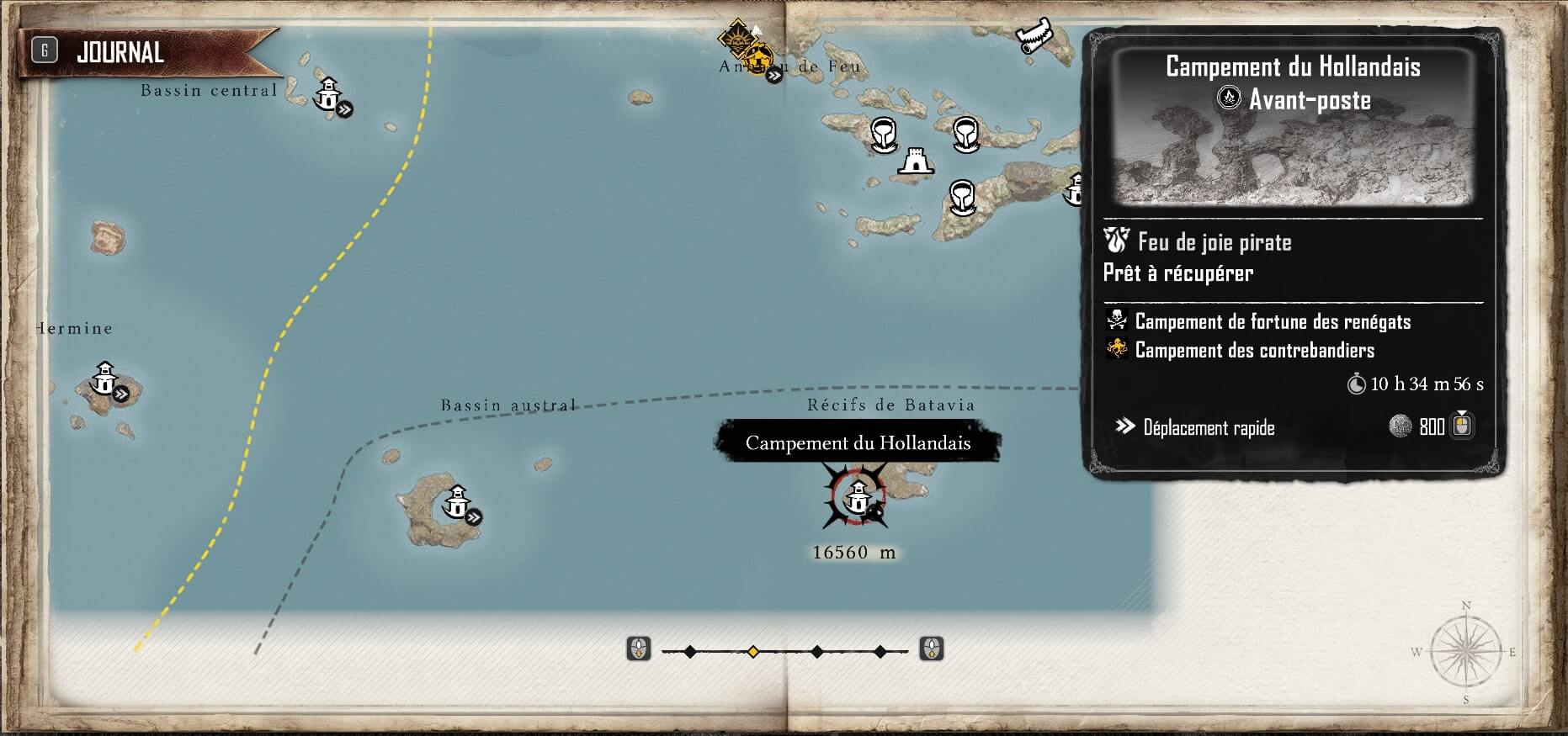
Task: Select the golden sun skull diamond marker
Action: pos(738,39)
